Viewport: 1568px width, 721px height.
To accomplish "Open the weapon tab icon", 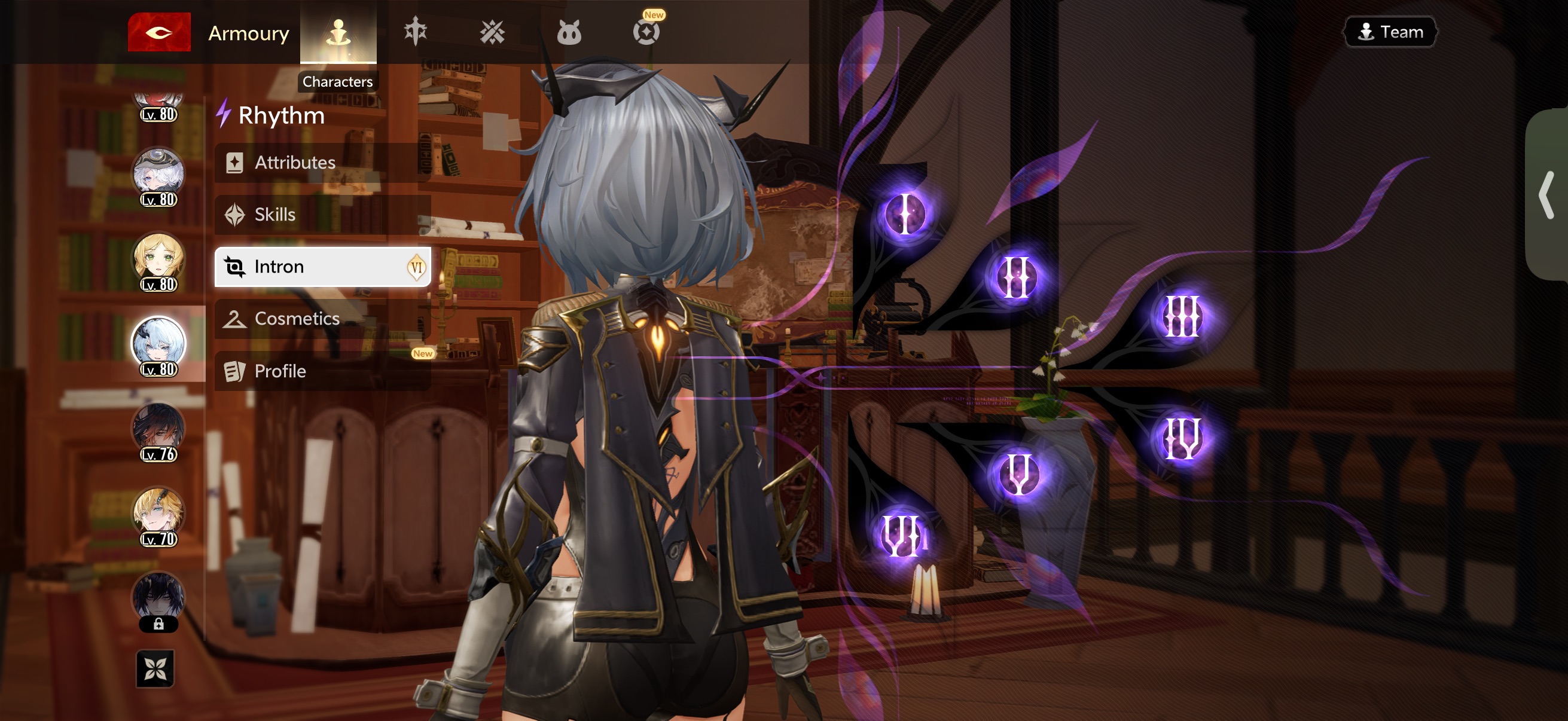I will pos(415,32).
